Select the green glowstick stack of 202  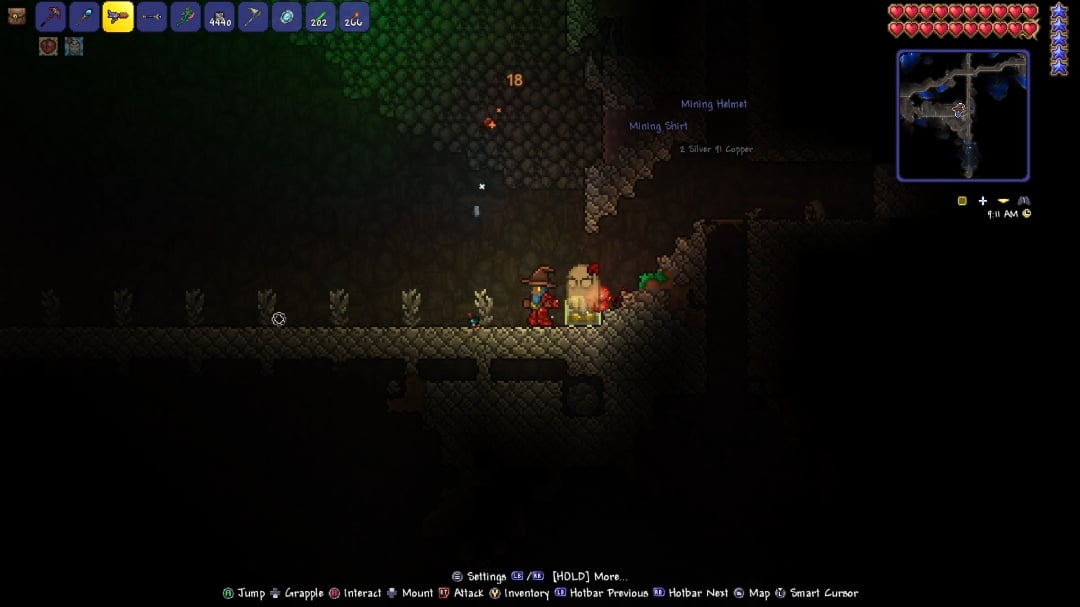pos(320,17)
